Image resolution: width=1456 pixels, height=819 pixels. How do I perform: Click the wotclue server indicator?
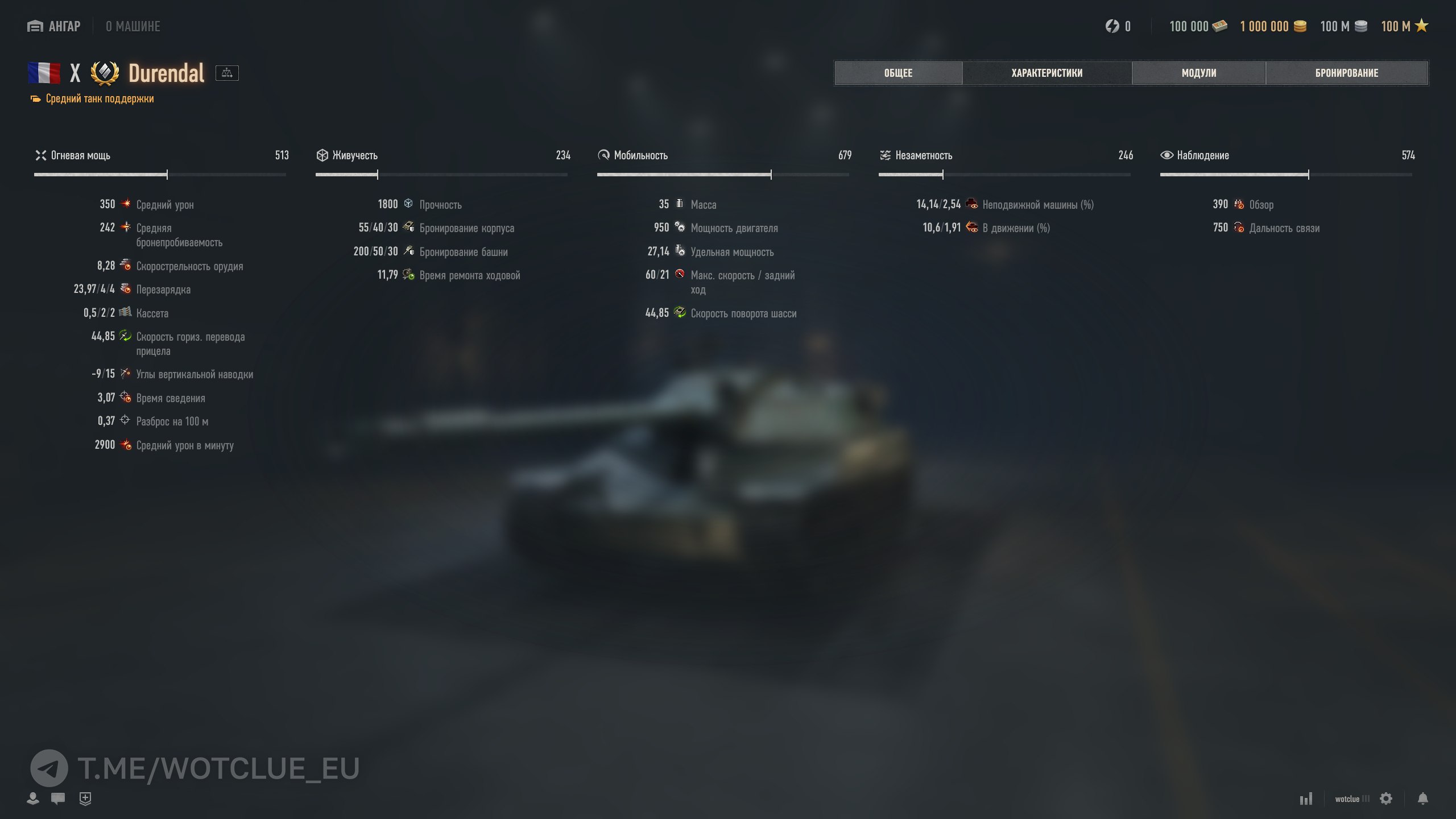tap(1352, 799)
